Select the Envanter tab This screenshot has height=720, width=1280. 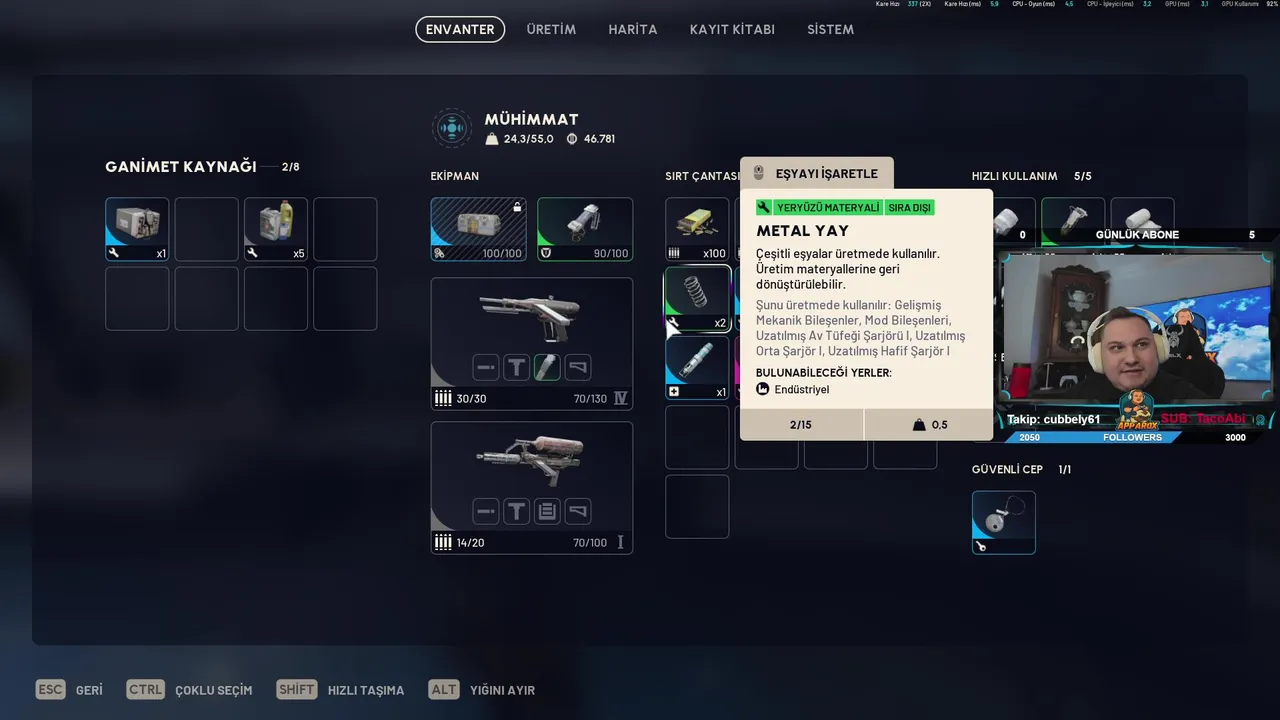click(460, 29)
